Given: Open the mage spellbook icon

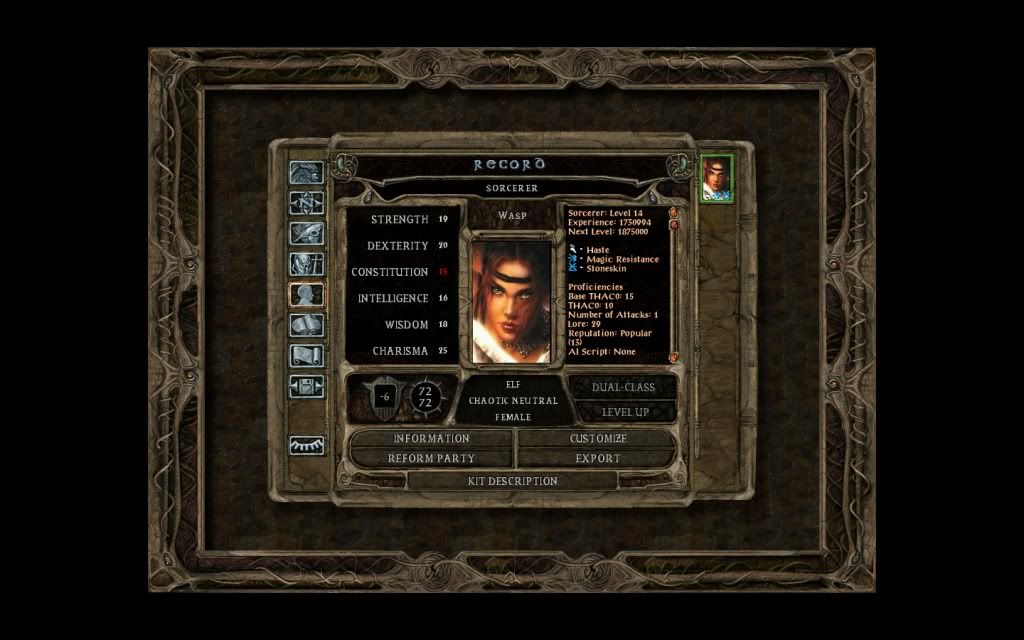Looking at the screenshot, I should [x=306, y=325].
